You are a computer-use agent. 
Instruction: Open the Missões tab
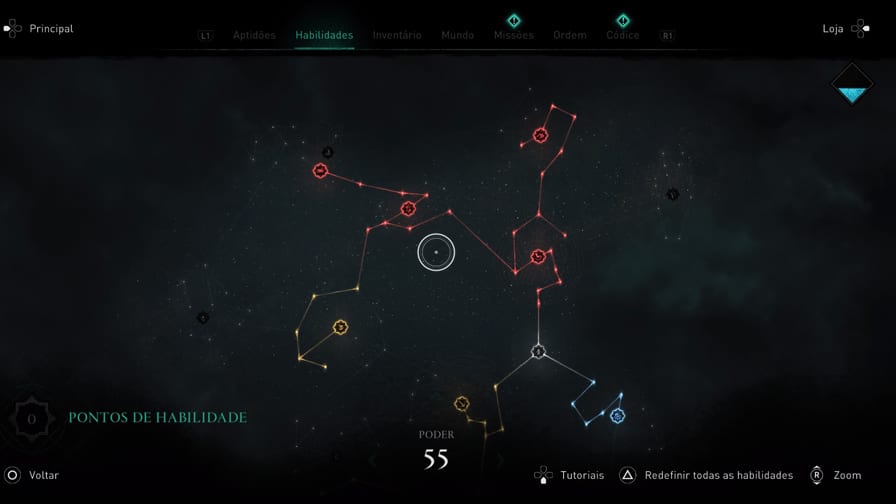514,35
